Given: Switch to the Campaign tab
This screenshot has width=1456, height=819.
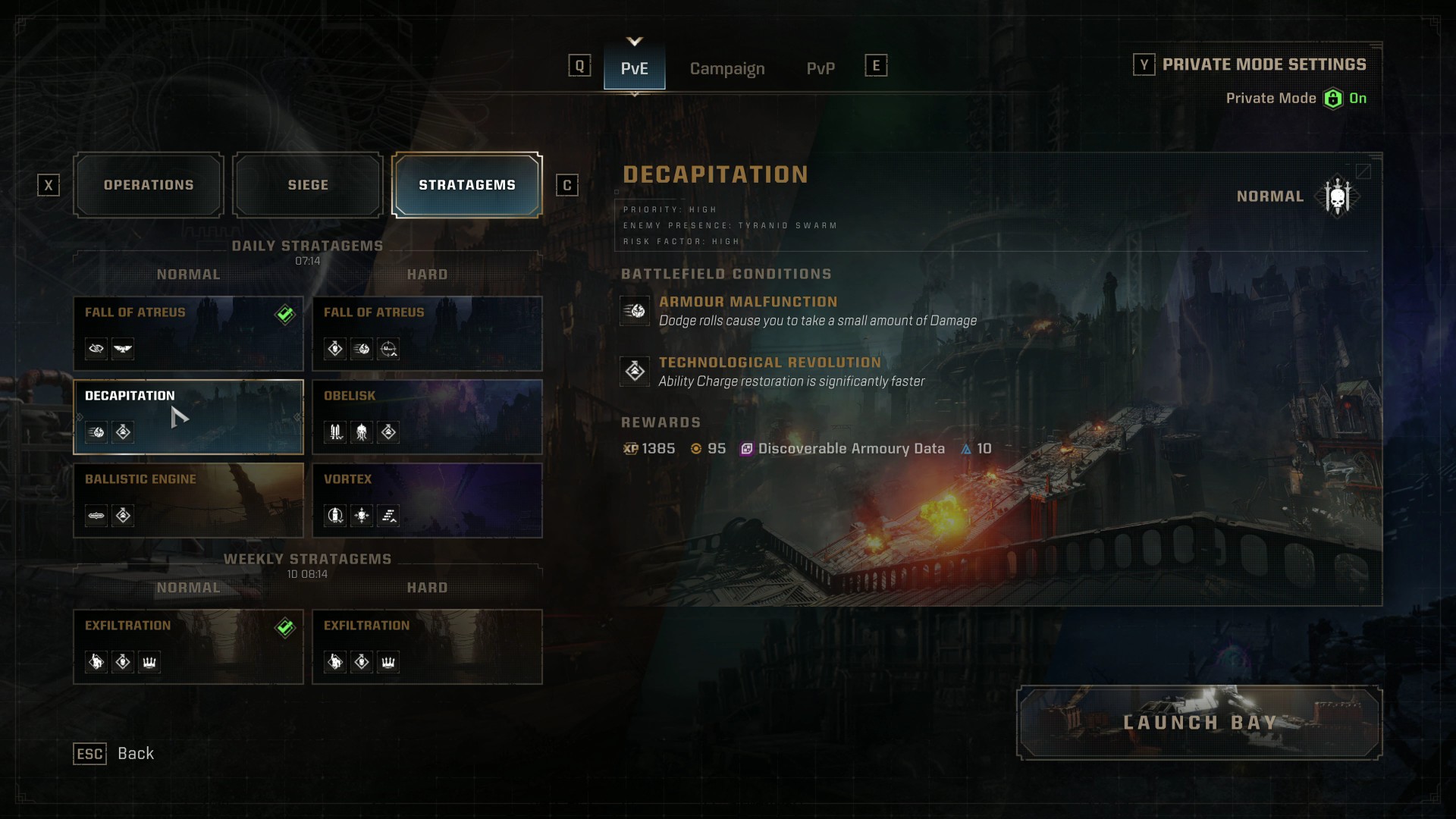Looking at the screenshot, I should coord(726,69).
